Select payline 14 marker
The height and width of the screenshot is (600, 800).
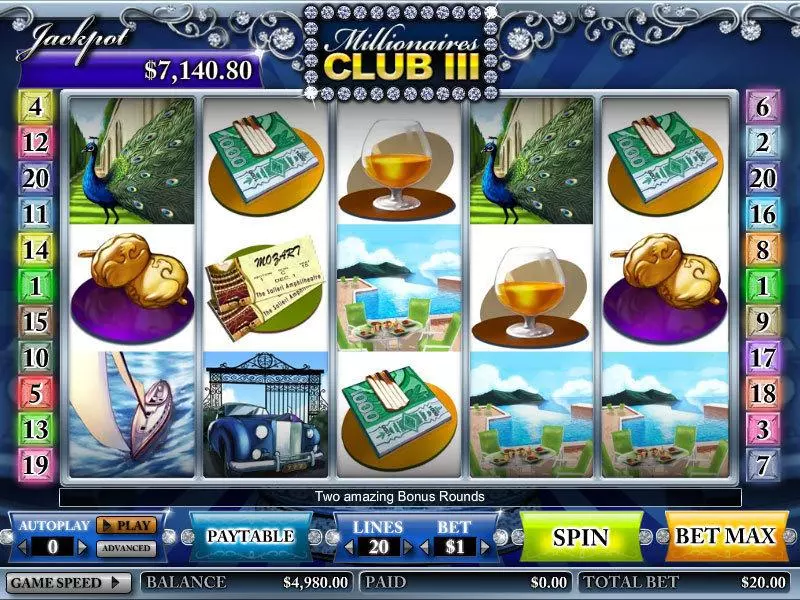(35, 250)
